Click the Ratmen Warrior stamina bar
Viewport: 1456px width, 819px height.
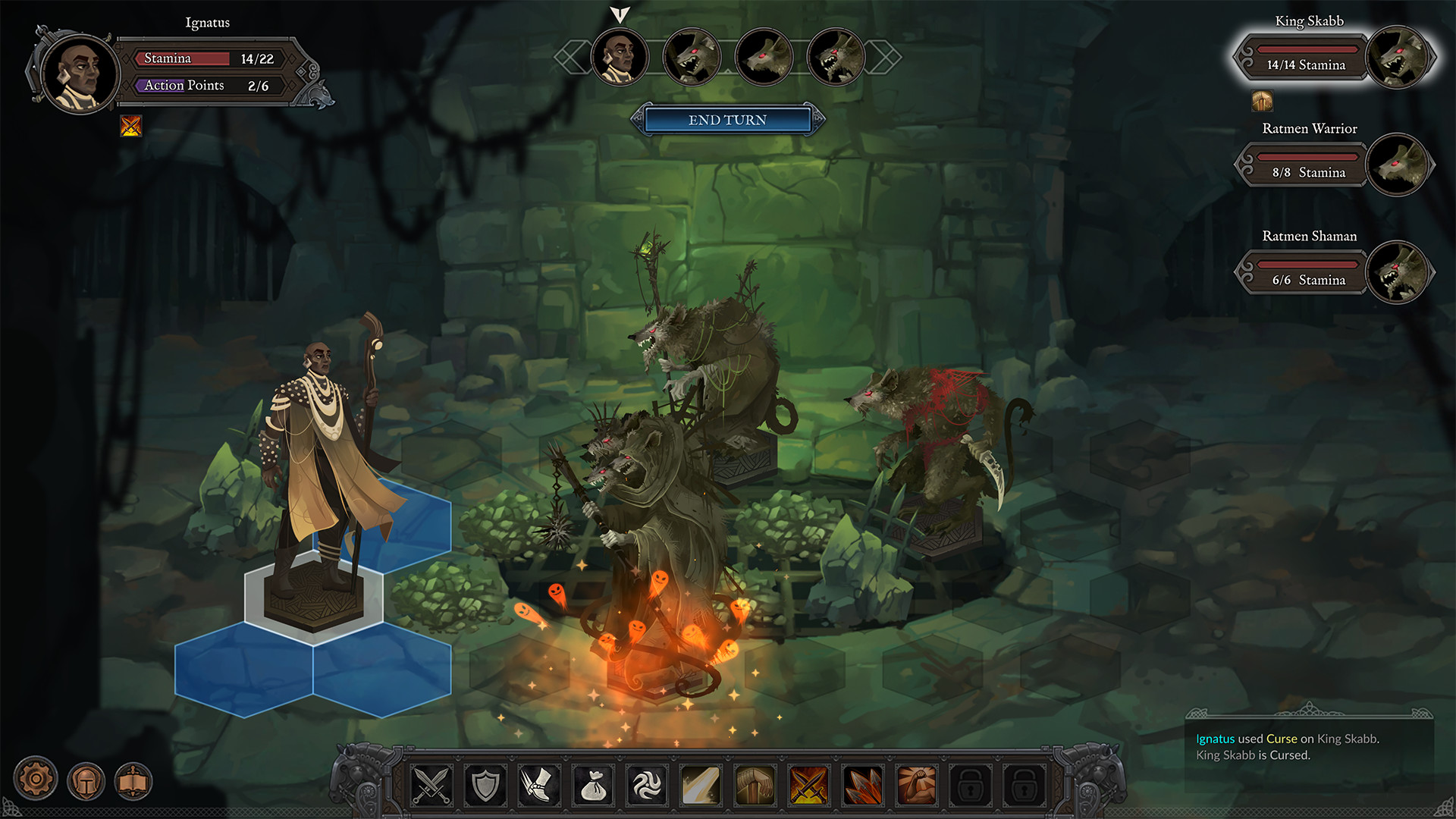pos(1307,158)
